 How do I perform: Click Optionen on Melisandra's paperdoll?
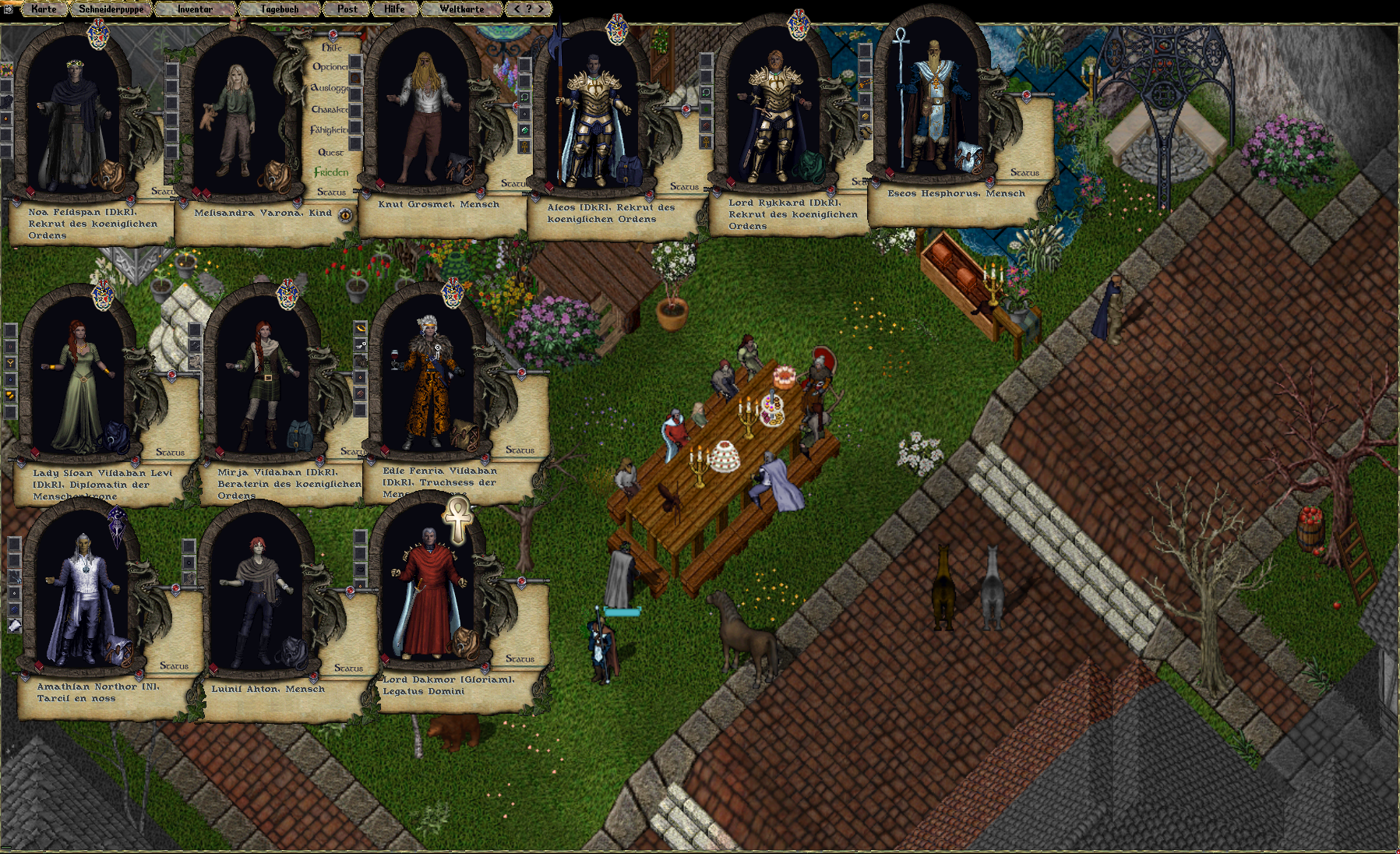pos(330,68)
